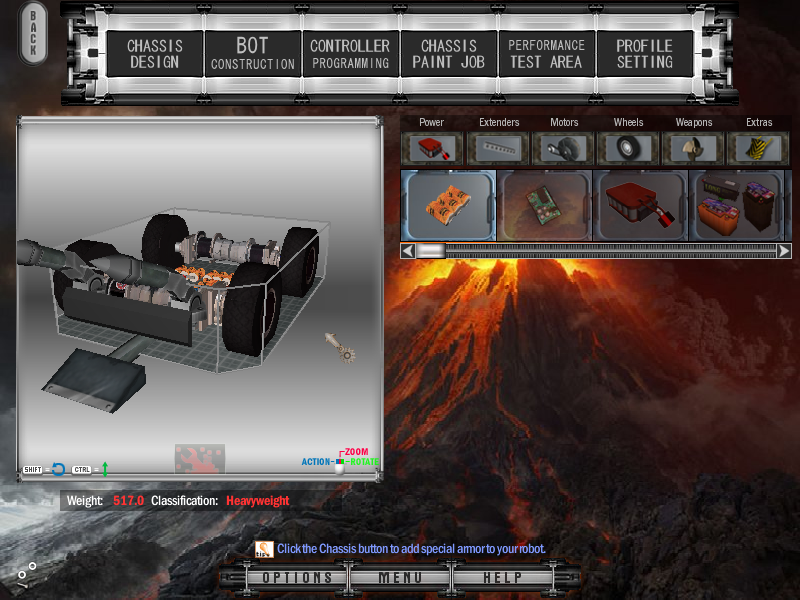Choose the red power box part
800x600 pixels.
[x=641, y=205]
